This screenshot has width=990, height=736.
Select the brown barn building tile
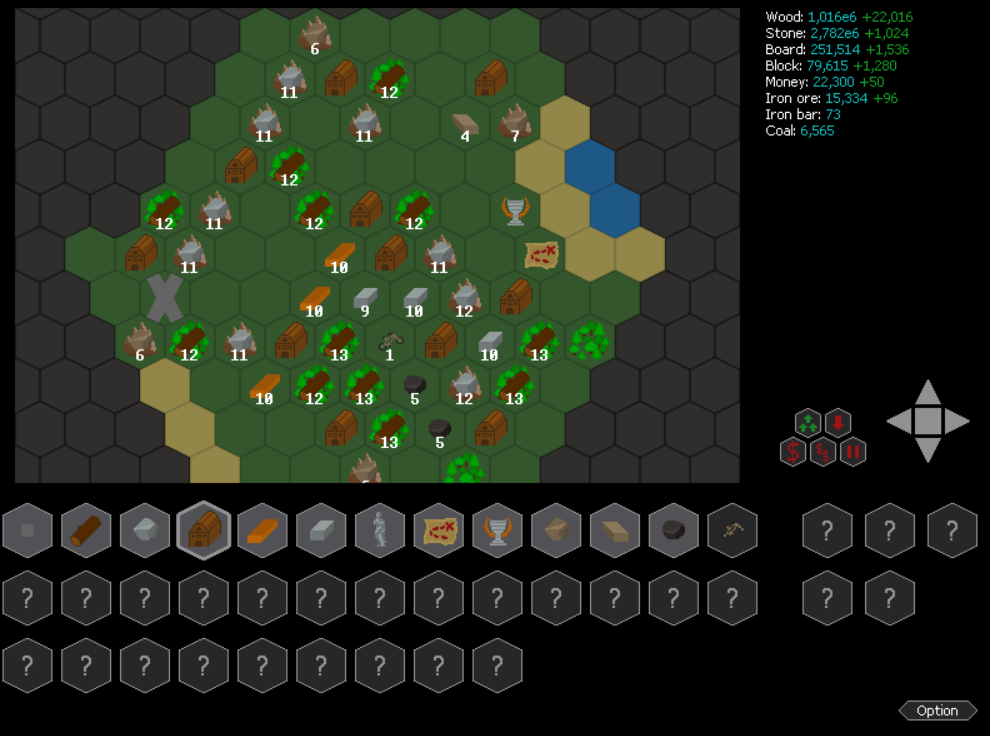click(204, 530)
